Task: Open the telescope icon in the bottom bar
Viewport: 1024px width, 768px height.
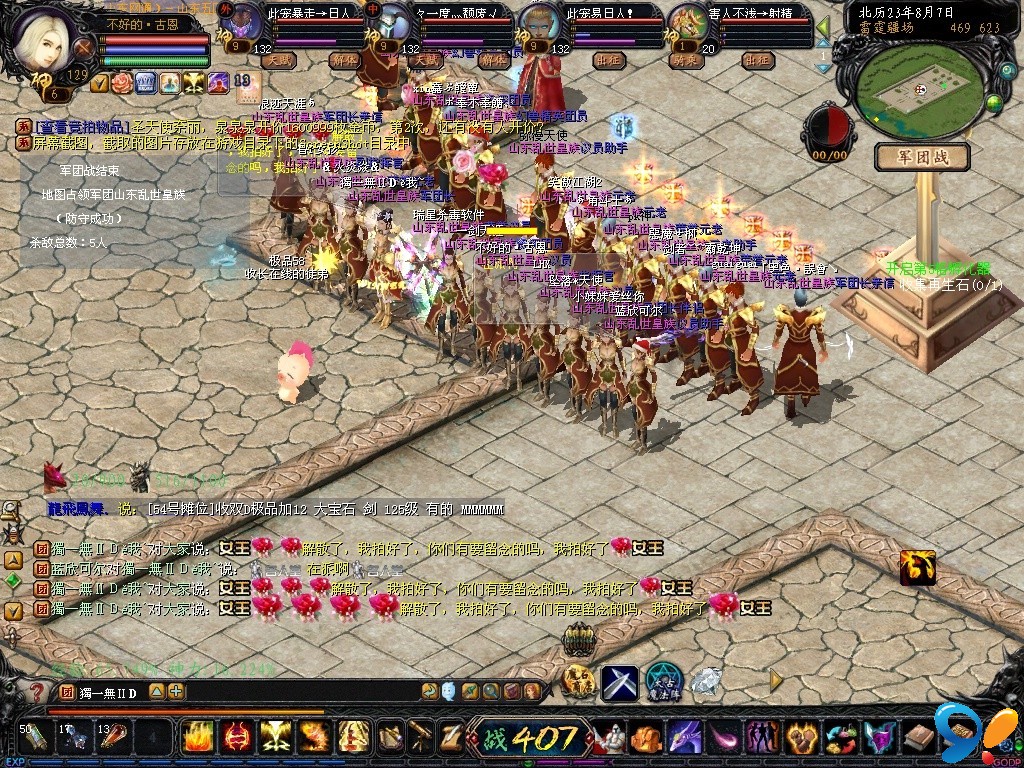Action: coord(419,737)
